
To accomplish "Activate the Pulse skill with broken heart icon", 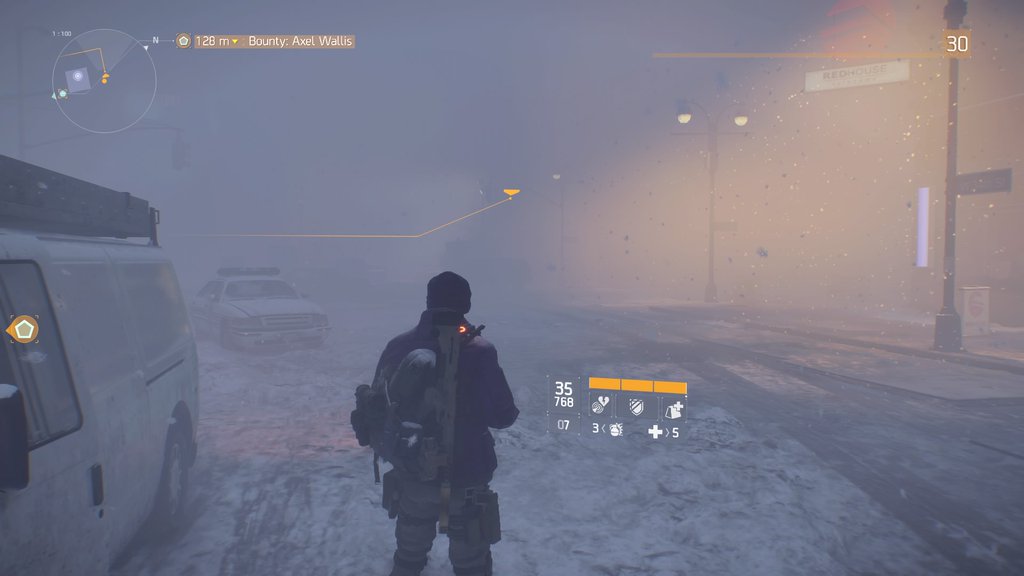I will pos(601,406).
